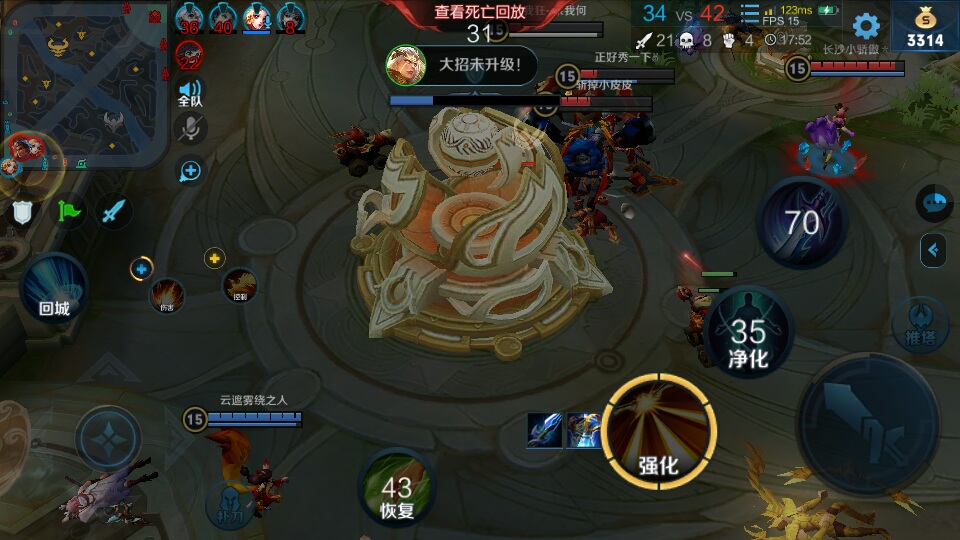Select the 伤害 damage skill upgrade icon

(167, 293)
